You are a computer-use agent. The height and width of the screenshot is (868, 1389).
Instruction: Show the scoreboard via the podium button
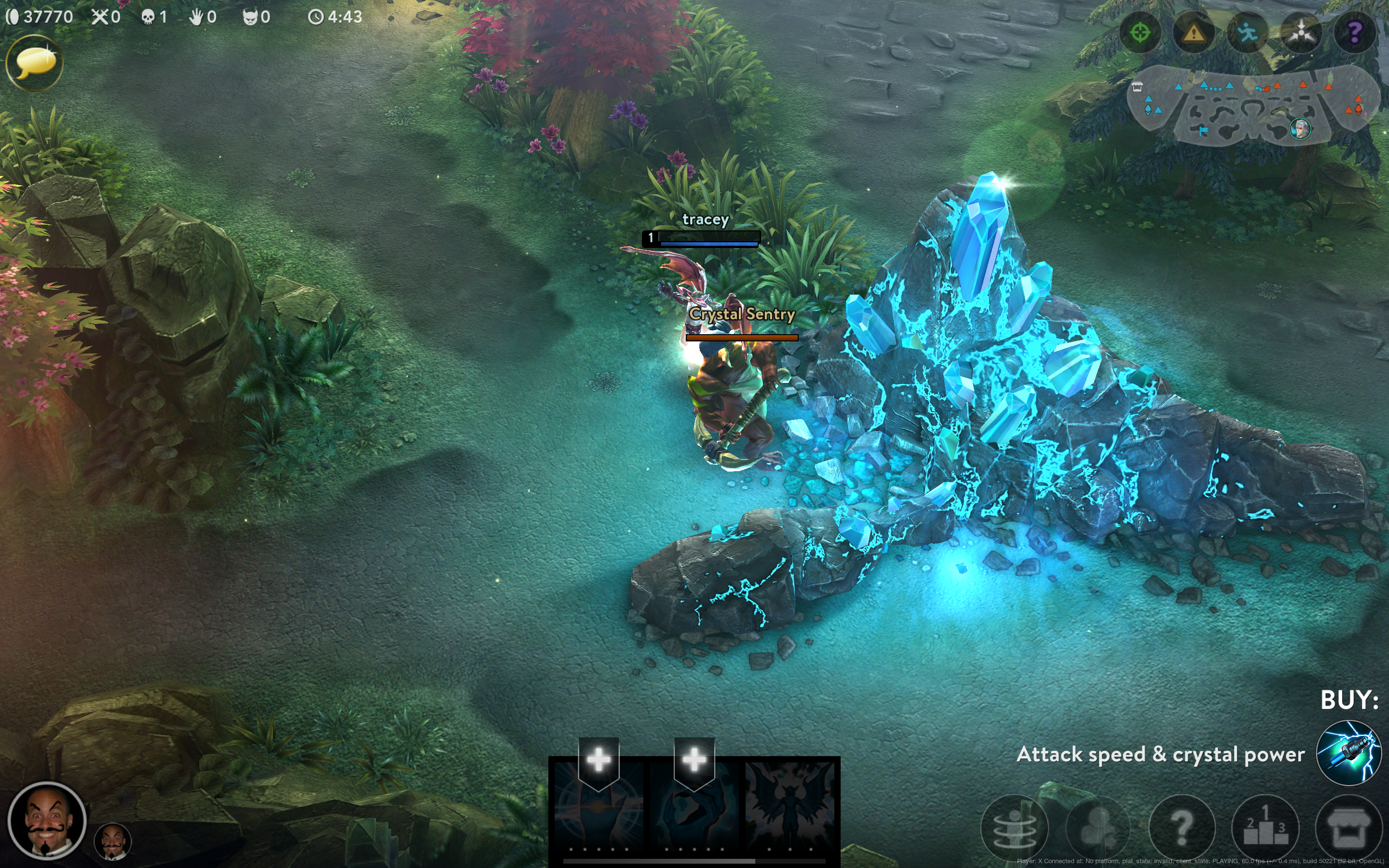coord(1265,827)
